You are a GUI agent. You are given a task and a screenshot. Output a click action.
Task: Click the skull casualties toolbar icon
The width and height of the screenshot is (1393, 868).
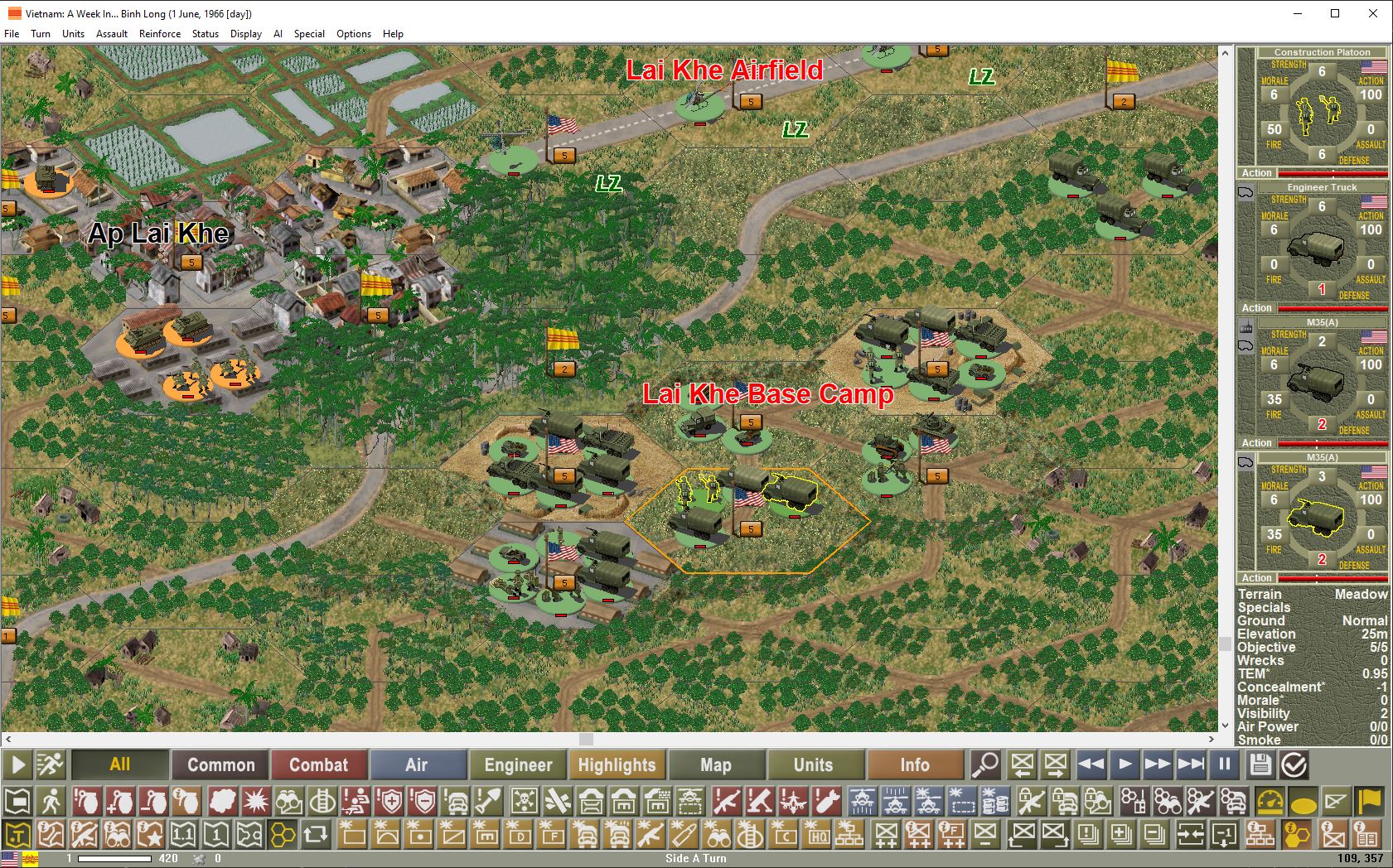coord(524,801)
